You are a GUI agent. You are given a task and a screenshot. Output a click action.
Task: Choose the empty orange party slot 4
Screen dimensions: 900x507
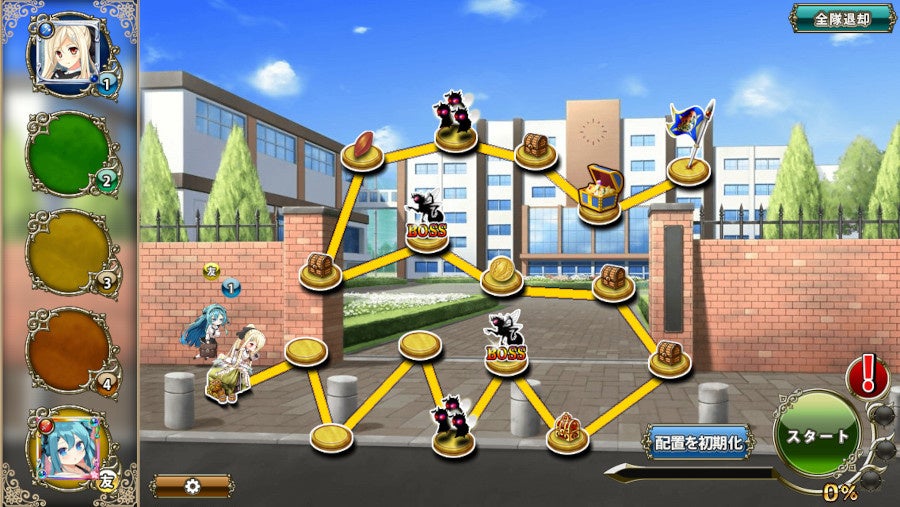[70, 349]
